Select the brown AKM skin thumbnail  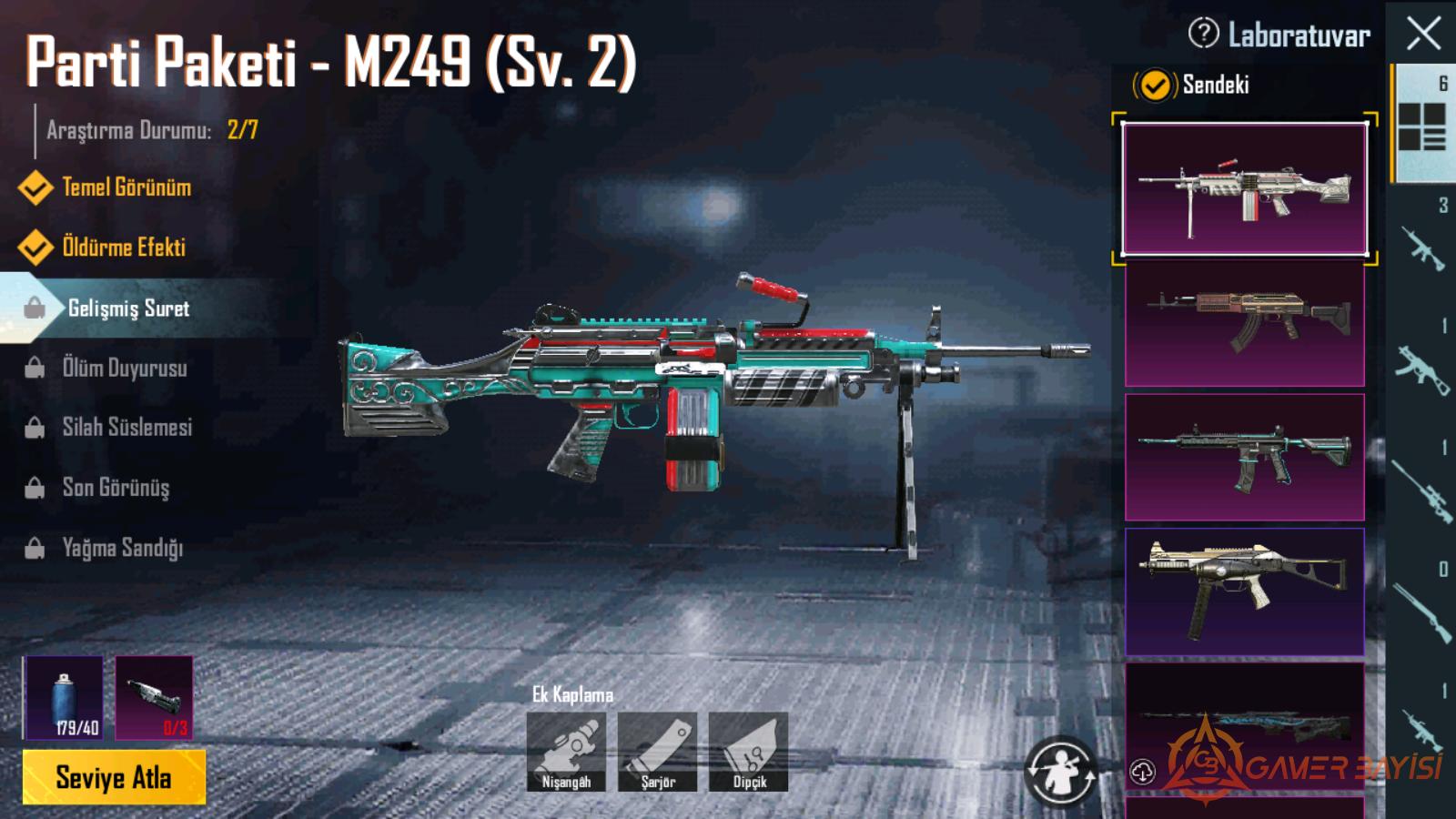[x=1244, y=324]
